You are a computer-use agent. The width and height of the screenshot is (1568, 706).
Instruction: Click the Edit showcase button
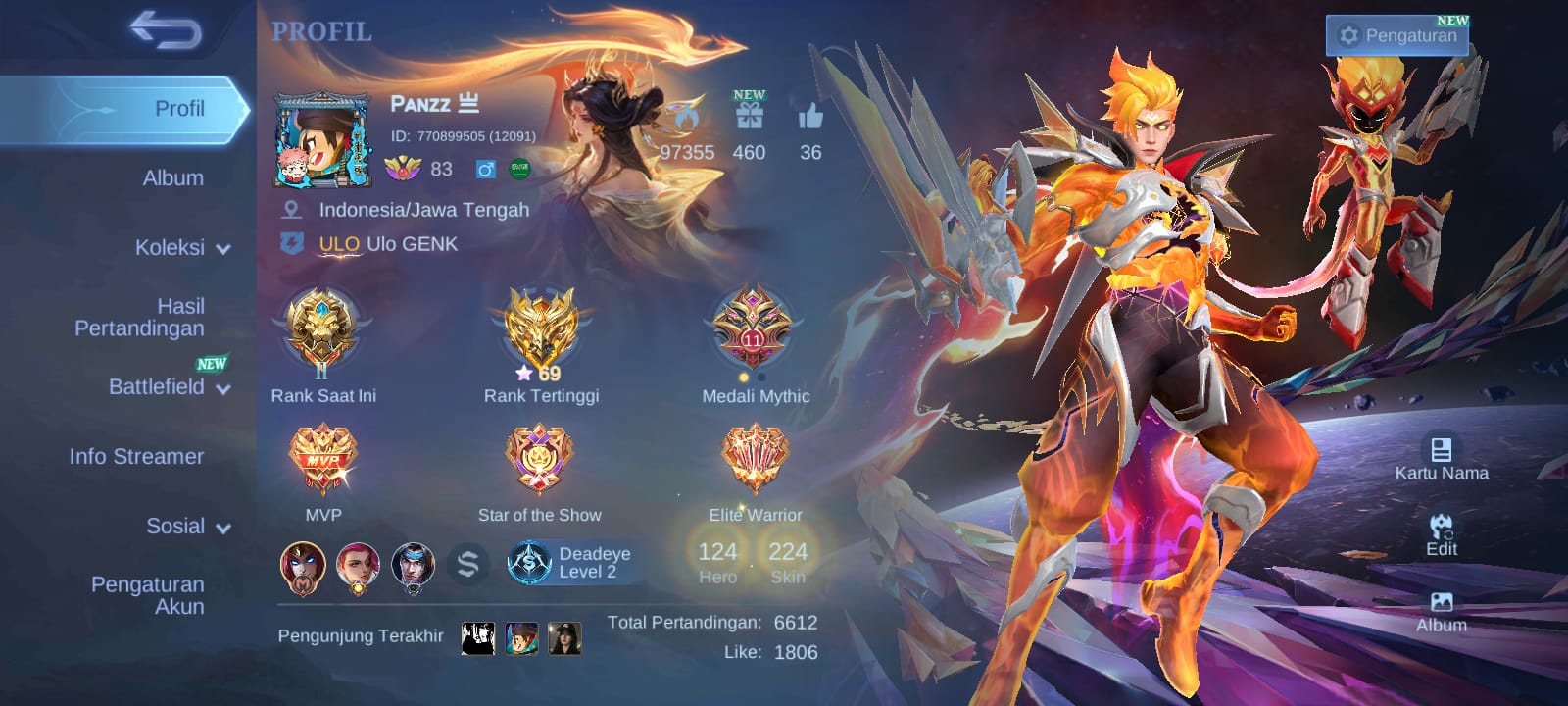pos(1441,535)
